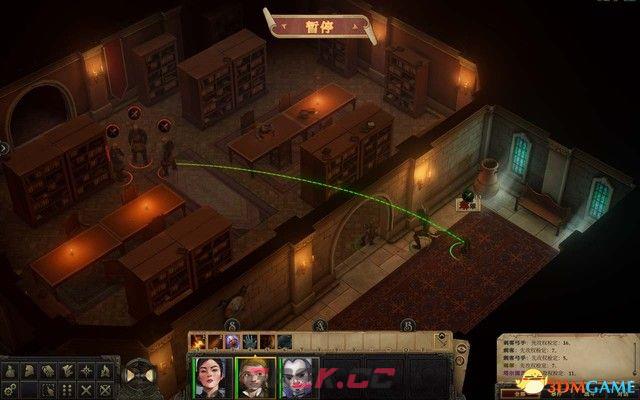Expand the arrow tab on the left screen edge
The width and height of the screenshot is (640, 400).
(4, 148)
